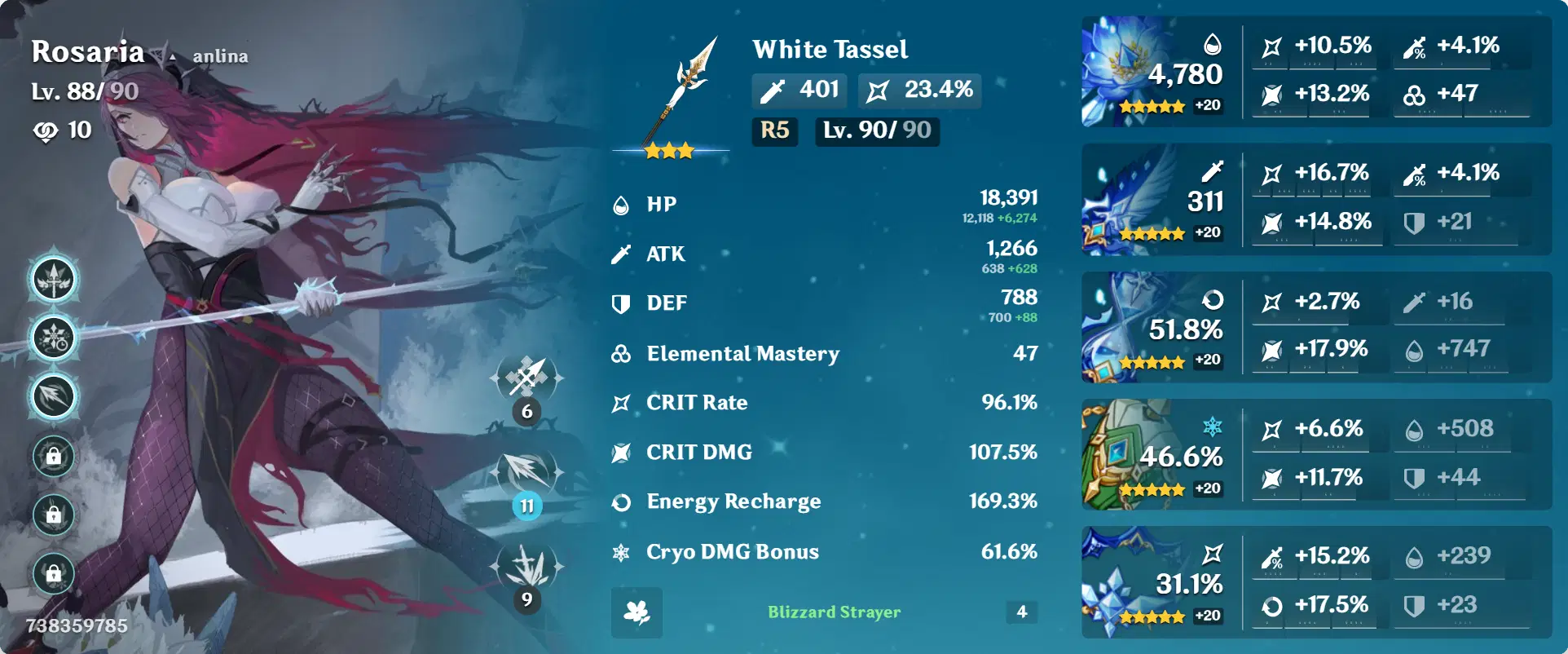Switch to the R5 refinement badge
This screenshot has width=1568, height=654.
pos(774,131)
